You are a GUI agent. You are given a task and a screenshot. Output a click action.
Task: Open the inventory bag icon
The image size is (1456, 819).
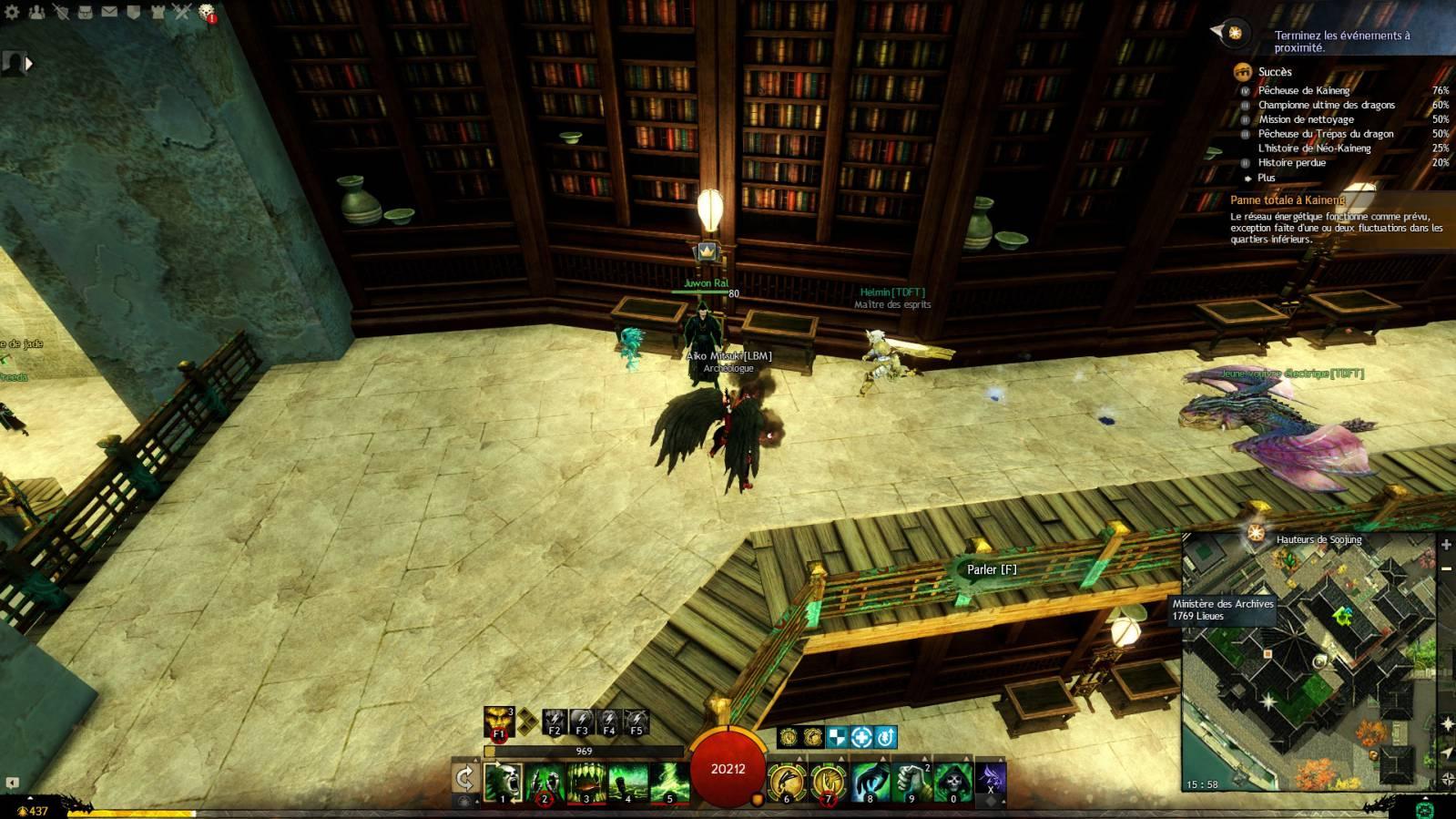pyautogui.click(x=86, y=12)
